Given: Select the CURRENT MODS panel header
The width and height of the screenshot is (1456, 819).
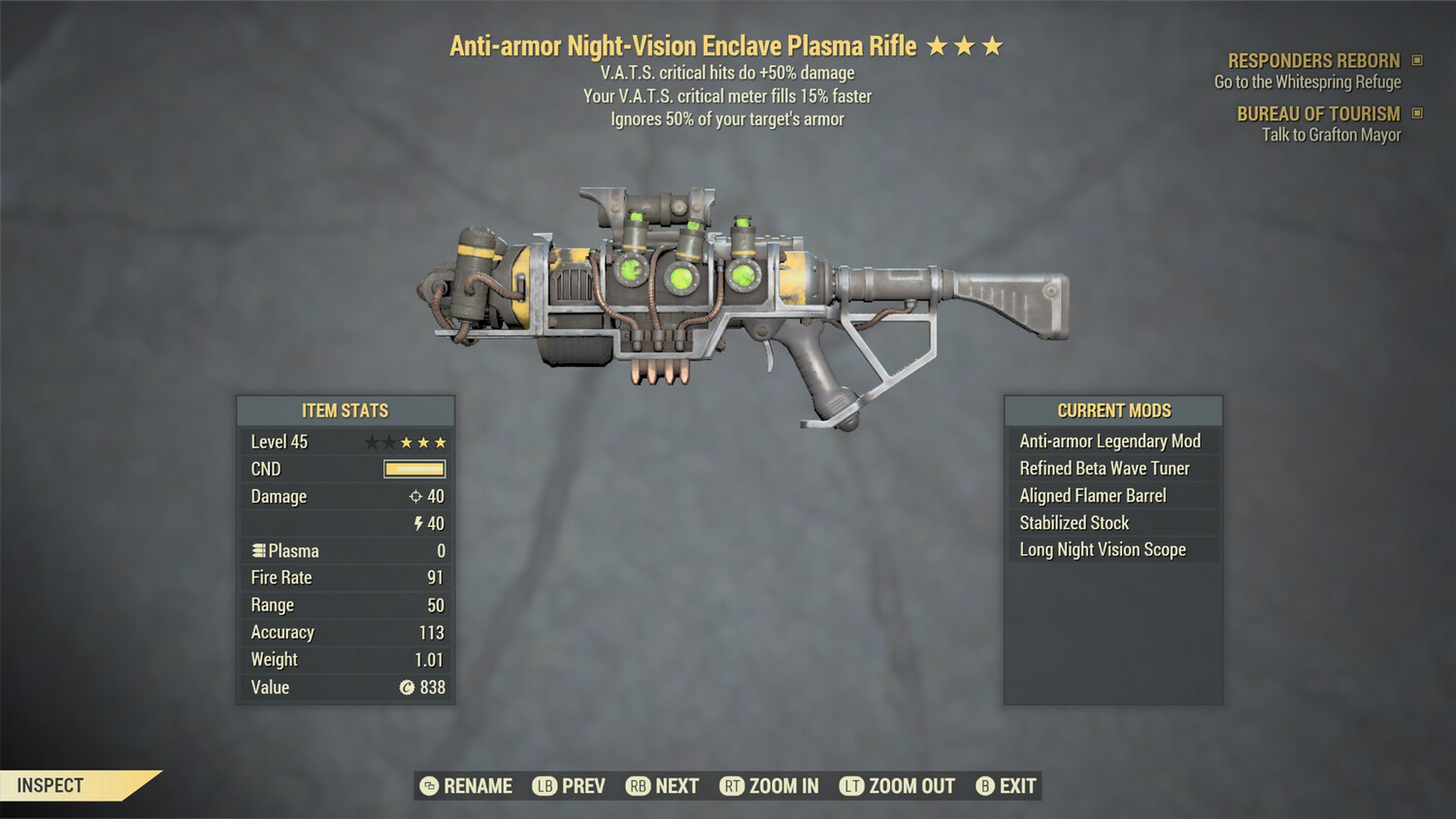Looking at the screenshot, I should pos(1113,410).
